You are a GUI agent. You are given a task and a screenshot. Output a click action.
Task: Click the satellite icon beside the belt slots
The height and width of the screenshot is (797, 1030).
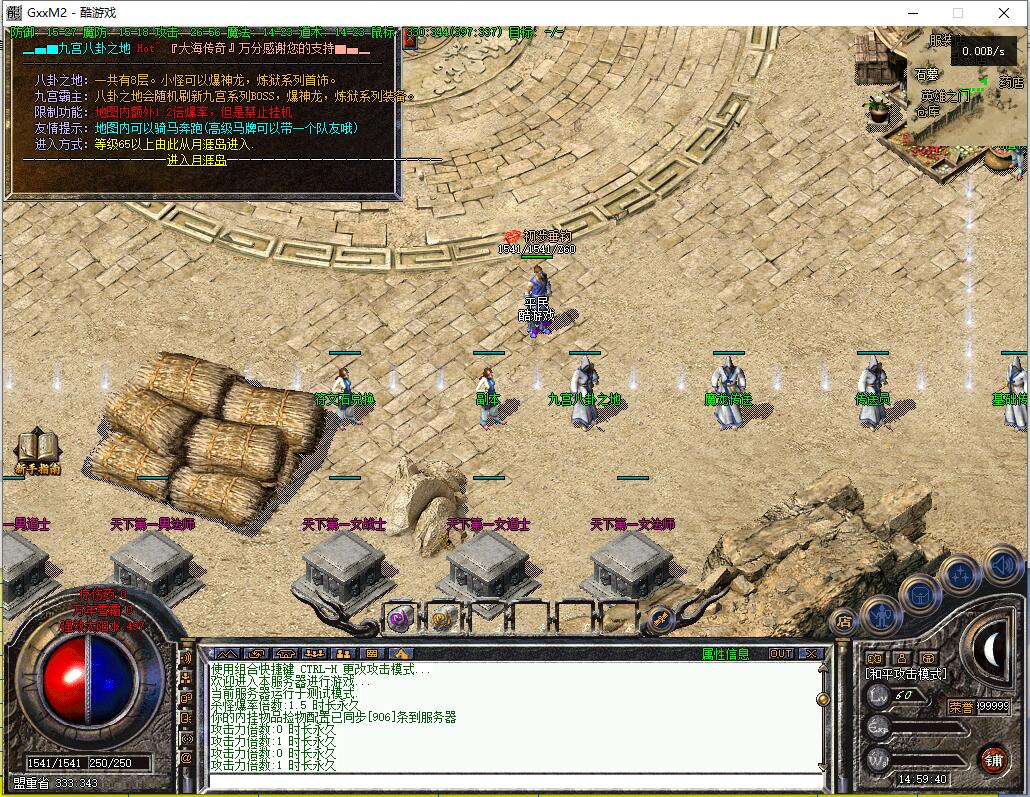coord(660,620)
